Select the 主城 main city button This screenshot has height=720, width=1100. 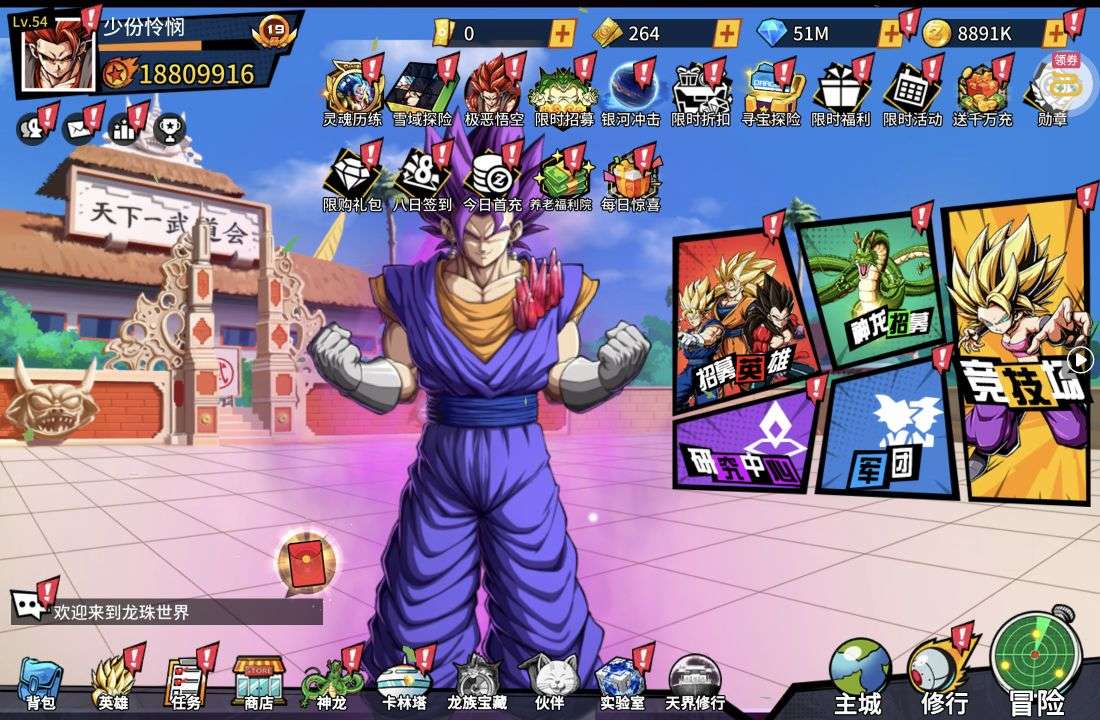pos(859,672)
